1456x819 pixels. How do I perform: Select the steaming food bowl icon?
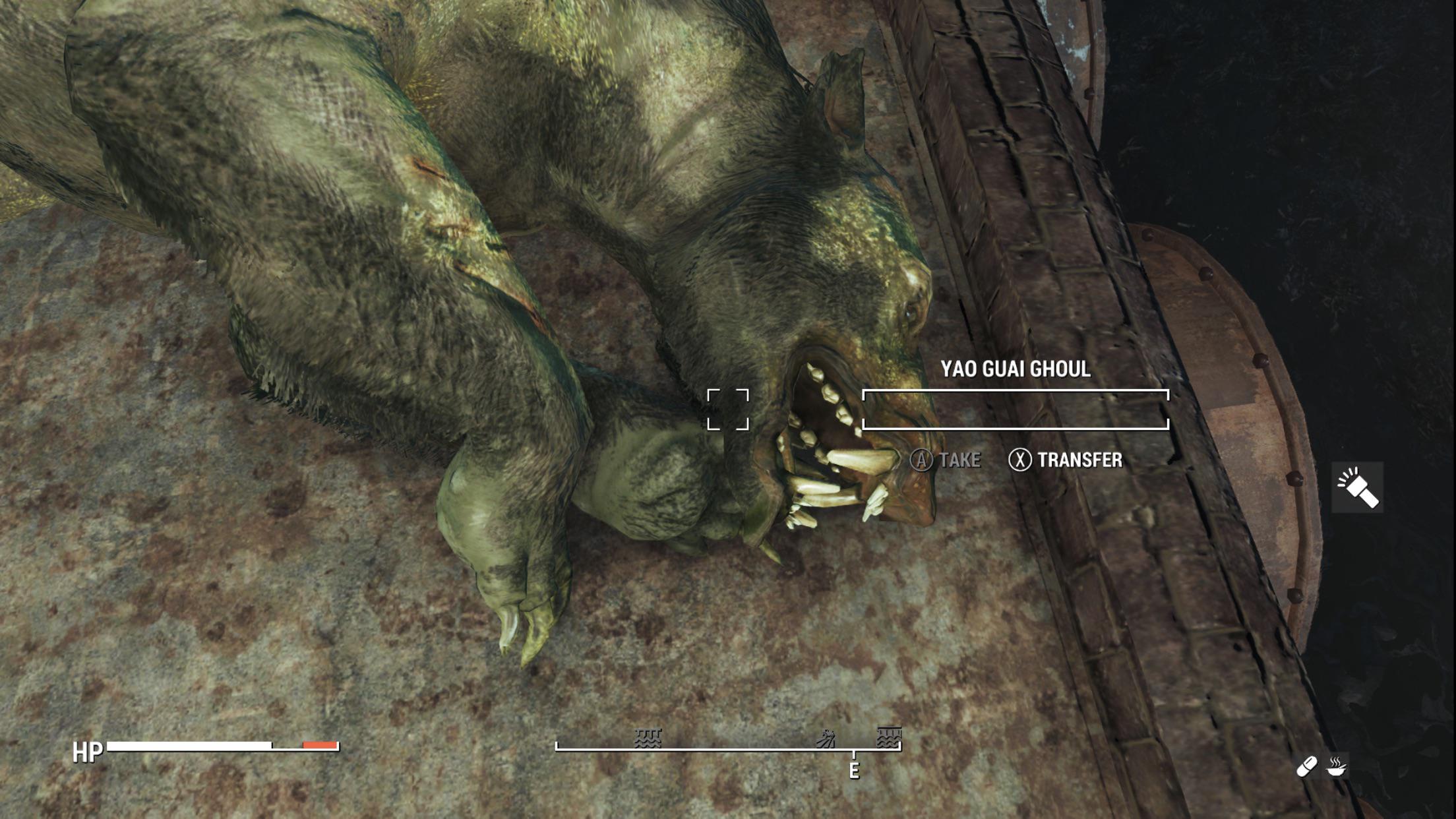pos(1337,766)
